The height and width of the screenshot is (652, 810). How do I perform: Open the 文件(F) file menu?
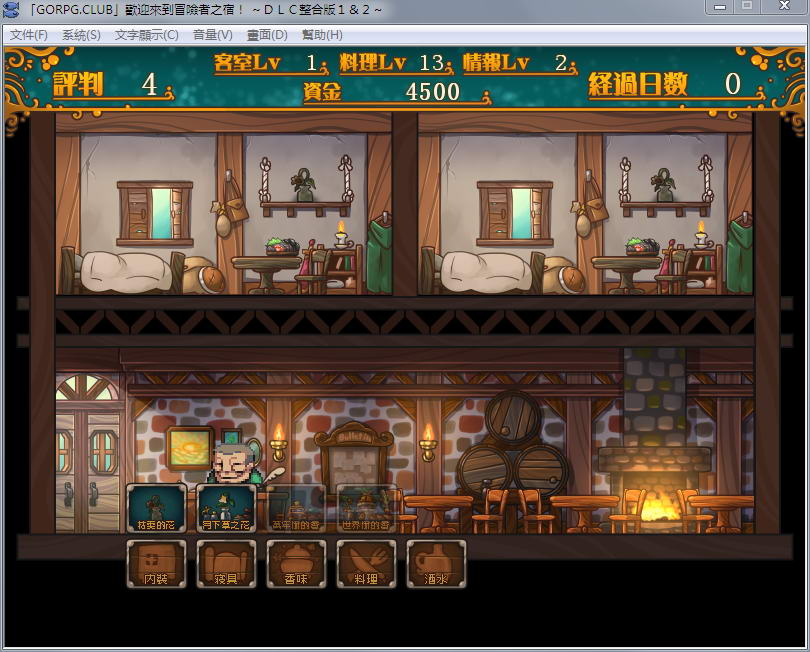tap(29, 35)
